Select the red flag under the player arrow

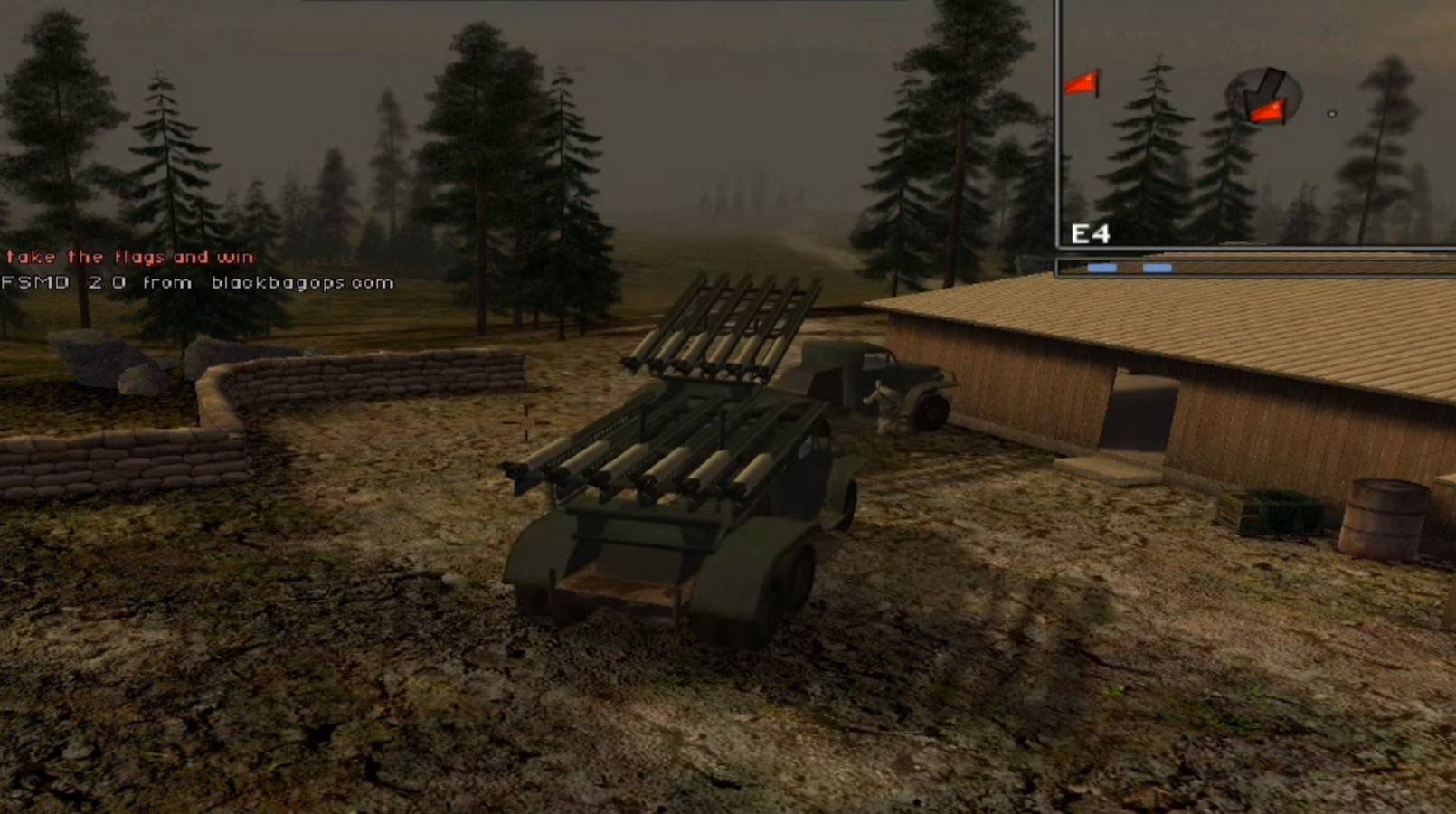[x=1266, y=112]
